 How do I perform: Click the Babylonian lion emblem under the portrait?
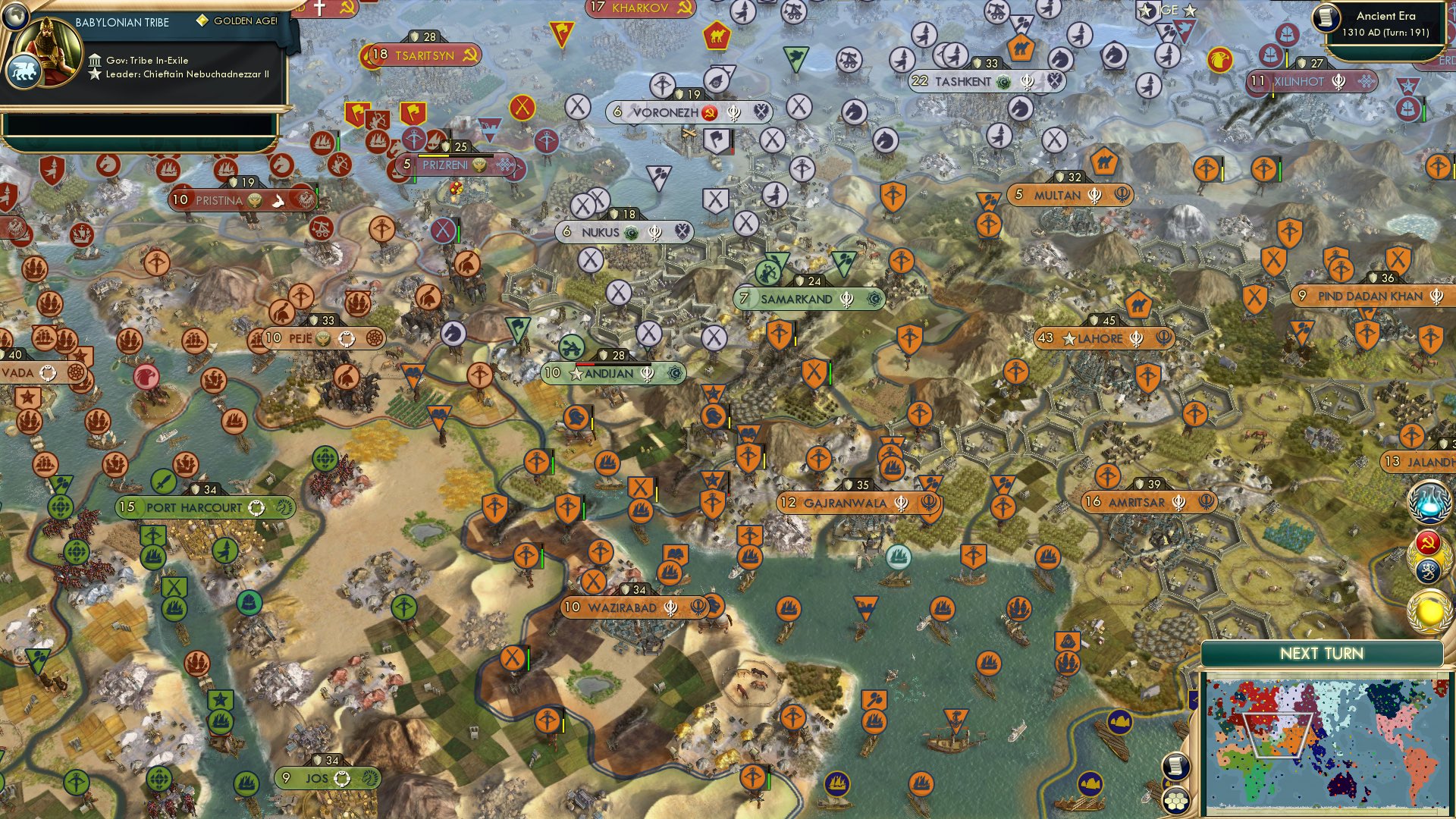point(25,70)
